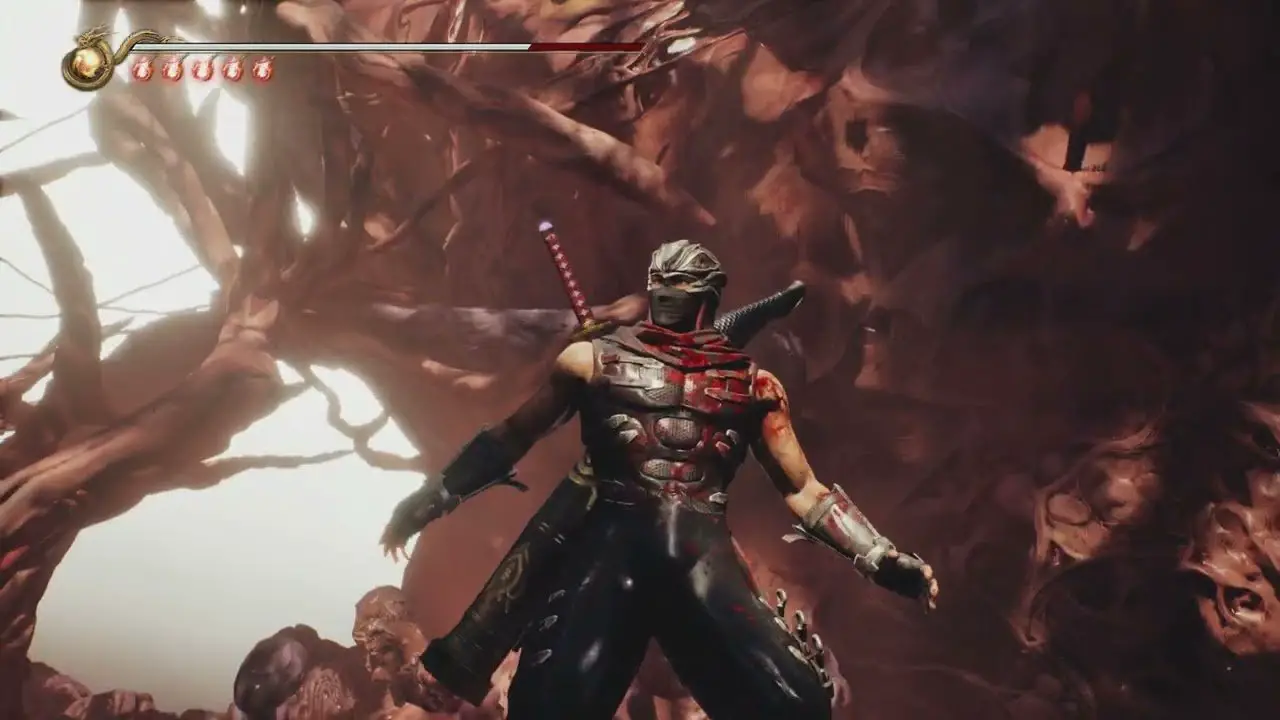
Task: Click the golden dragon orb emblem
Action: point(88,64)
